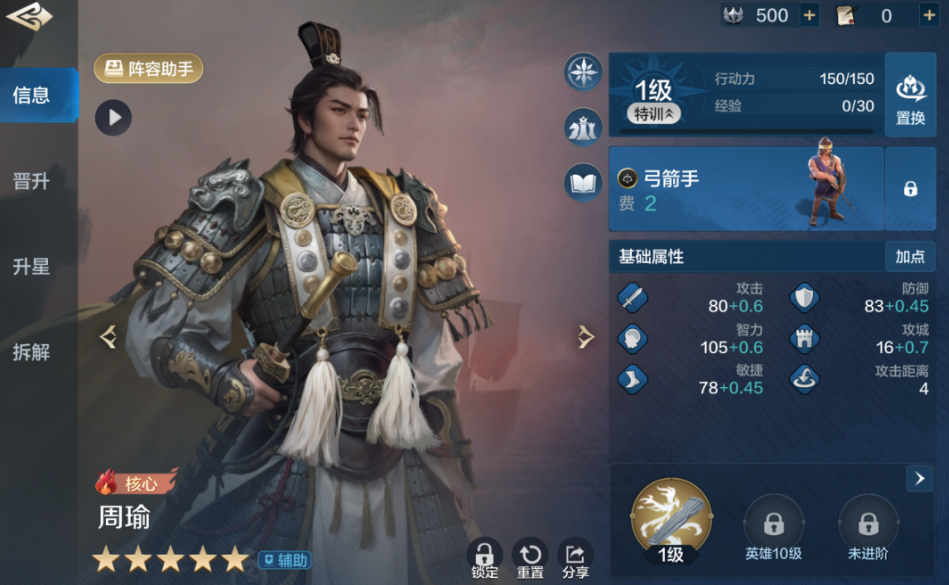Click the 重置 reset button
The width and height of the screenshot is (949, 585).
point(530,558)
